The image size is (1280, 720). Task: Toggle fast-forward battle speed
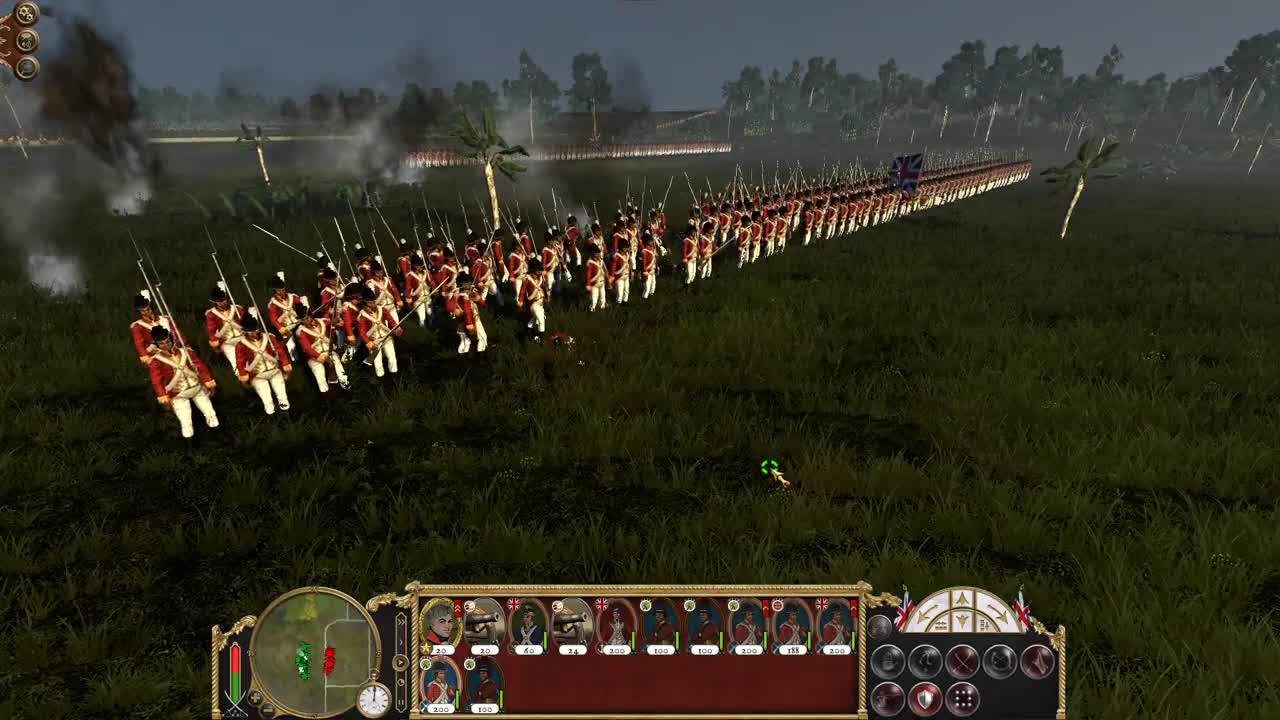click(400, 663)
